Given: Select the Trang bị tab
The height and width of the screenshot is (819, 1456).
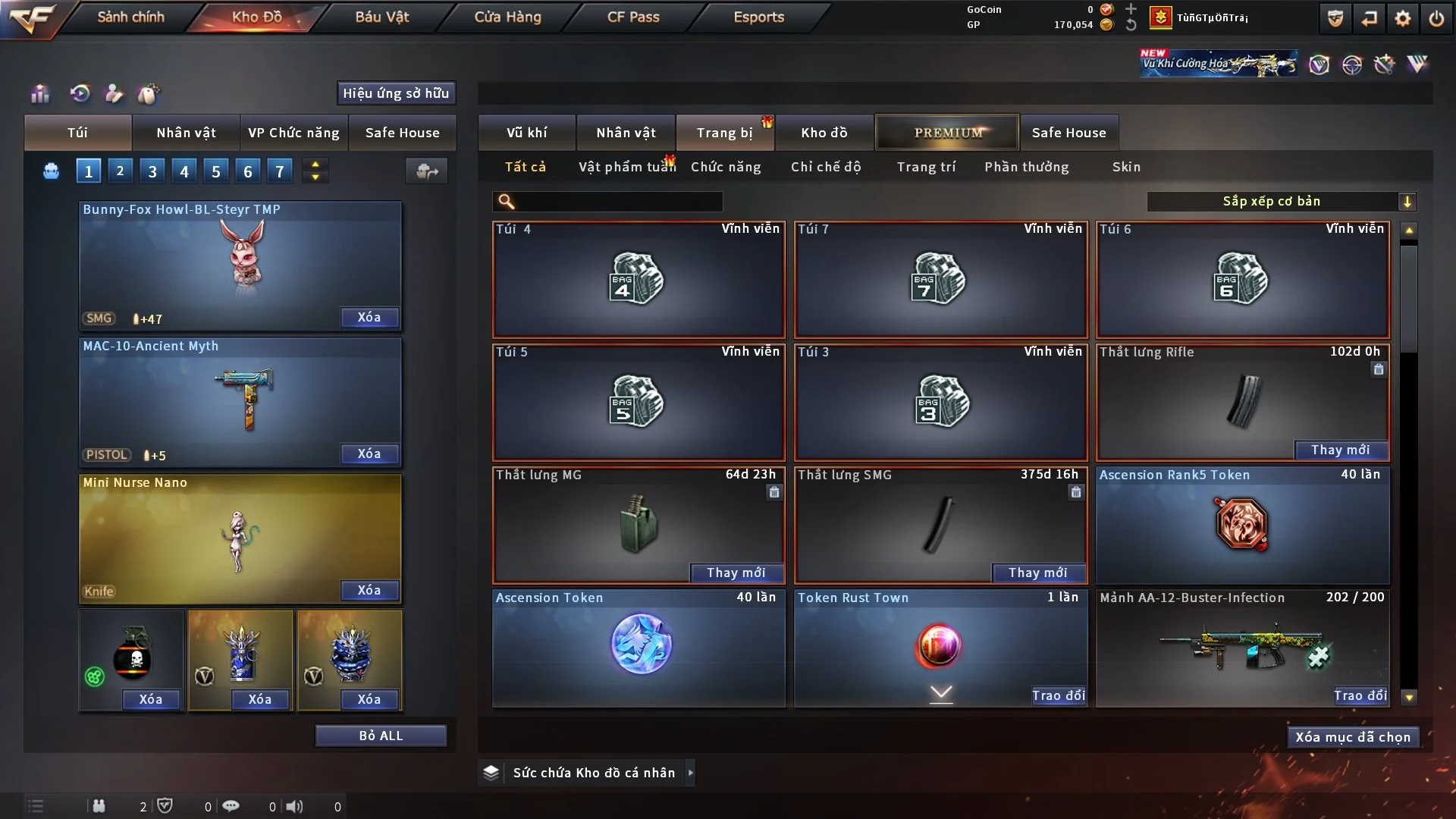Looking at the screenshot, I should [724, 133].
